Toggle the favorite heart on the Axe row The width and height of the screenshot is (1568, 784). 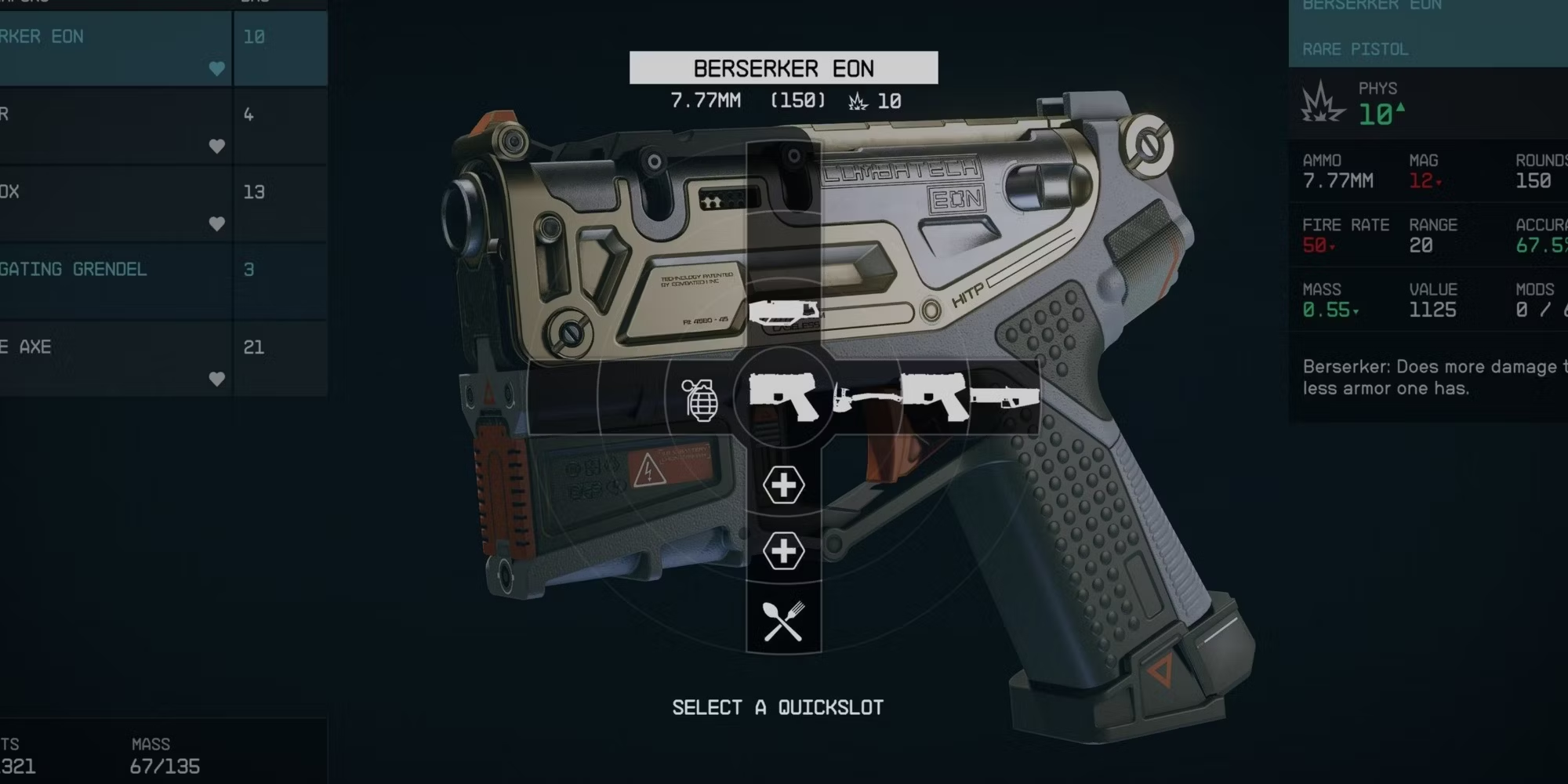pos(217,379)
